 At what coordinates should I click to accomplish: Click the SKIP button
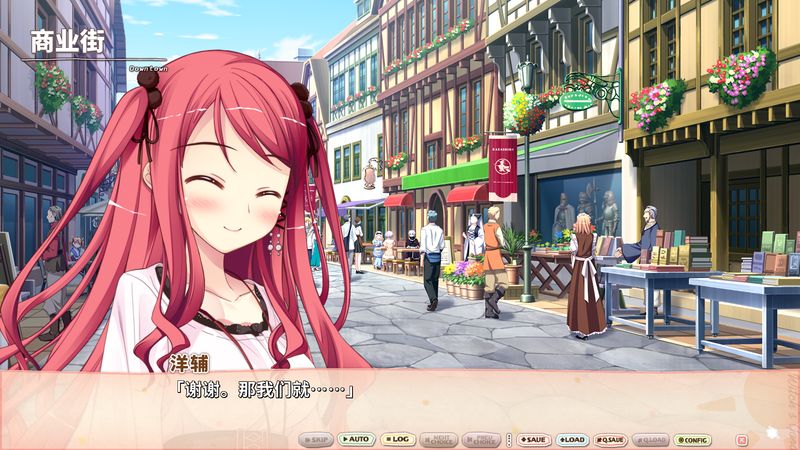317,440
